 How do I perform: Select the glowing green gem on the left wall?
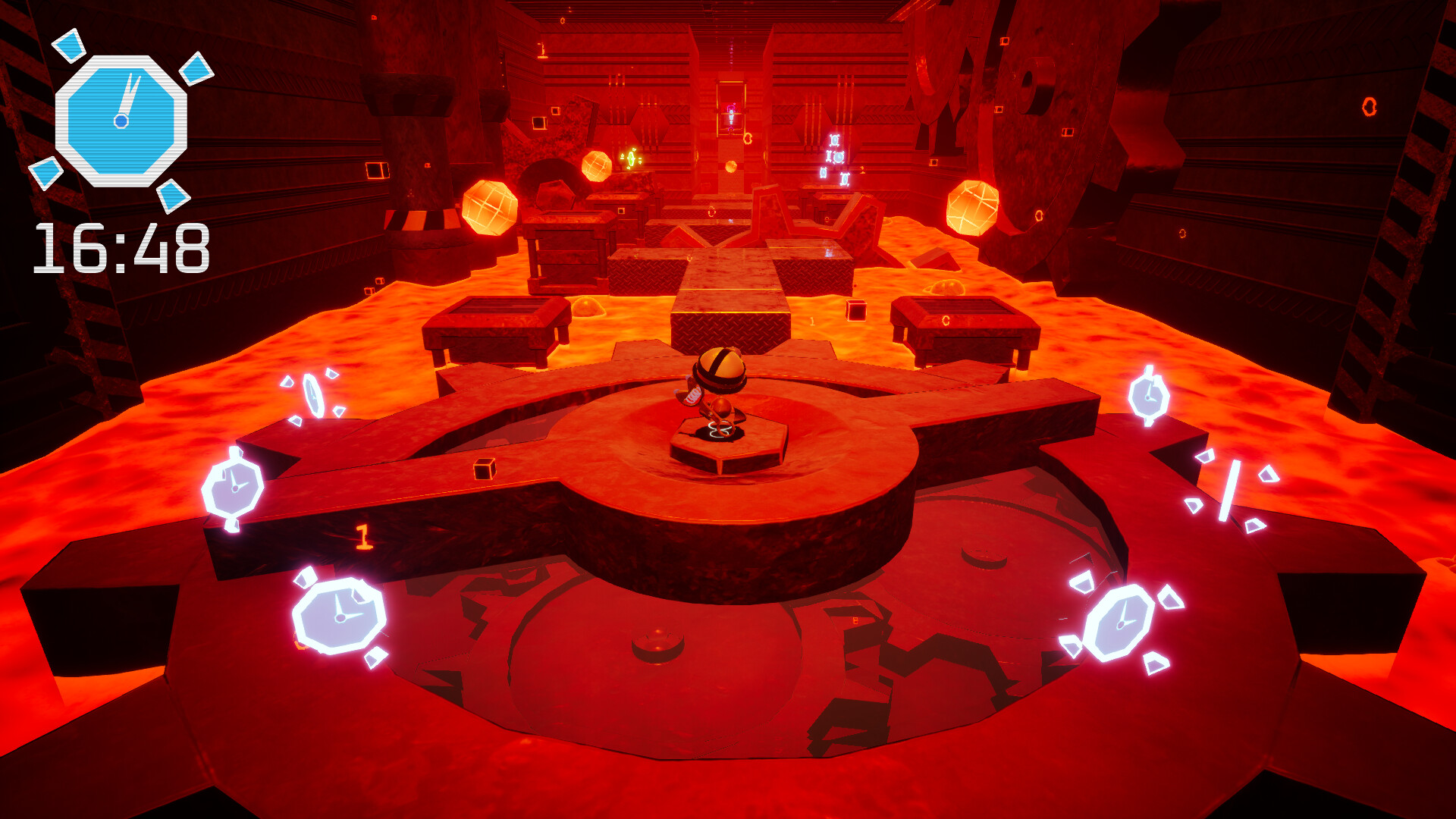click(x=629, y=159)
